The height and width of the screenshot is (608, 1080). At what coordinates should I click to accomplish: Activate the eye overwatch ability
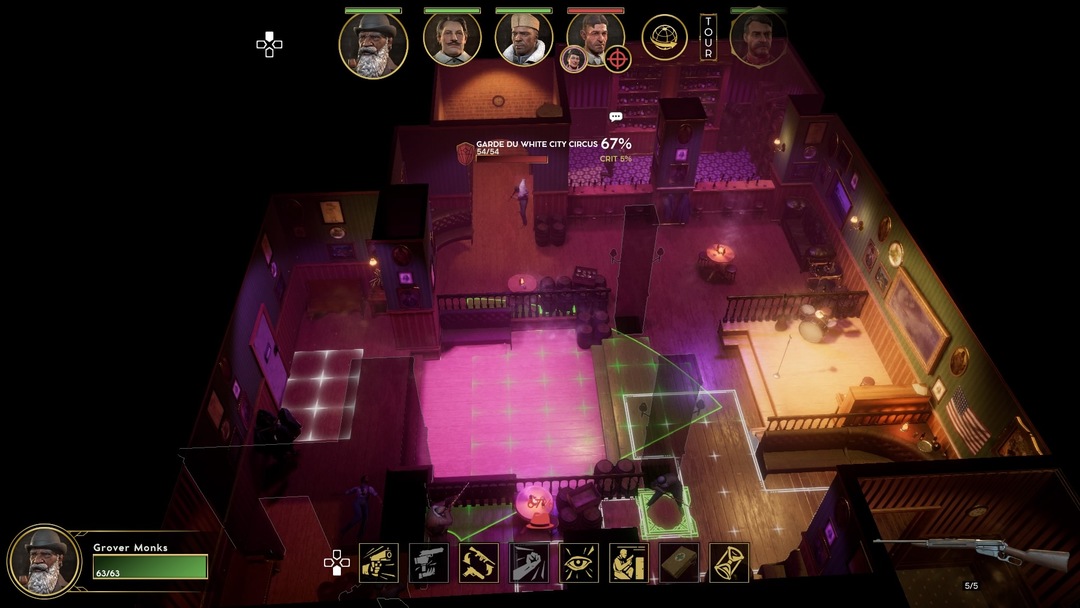pyautogui.click(x=579, y=563)
